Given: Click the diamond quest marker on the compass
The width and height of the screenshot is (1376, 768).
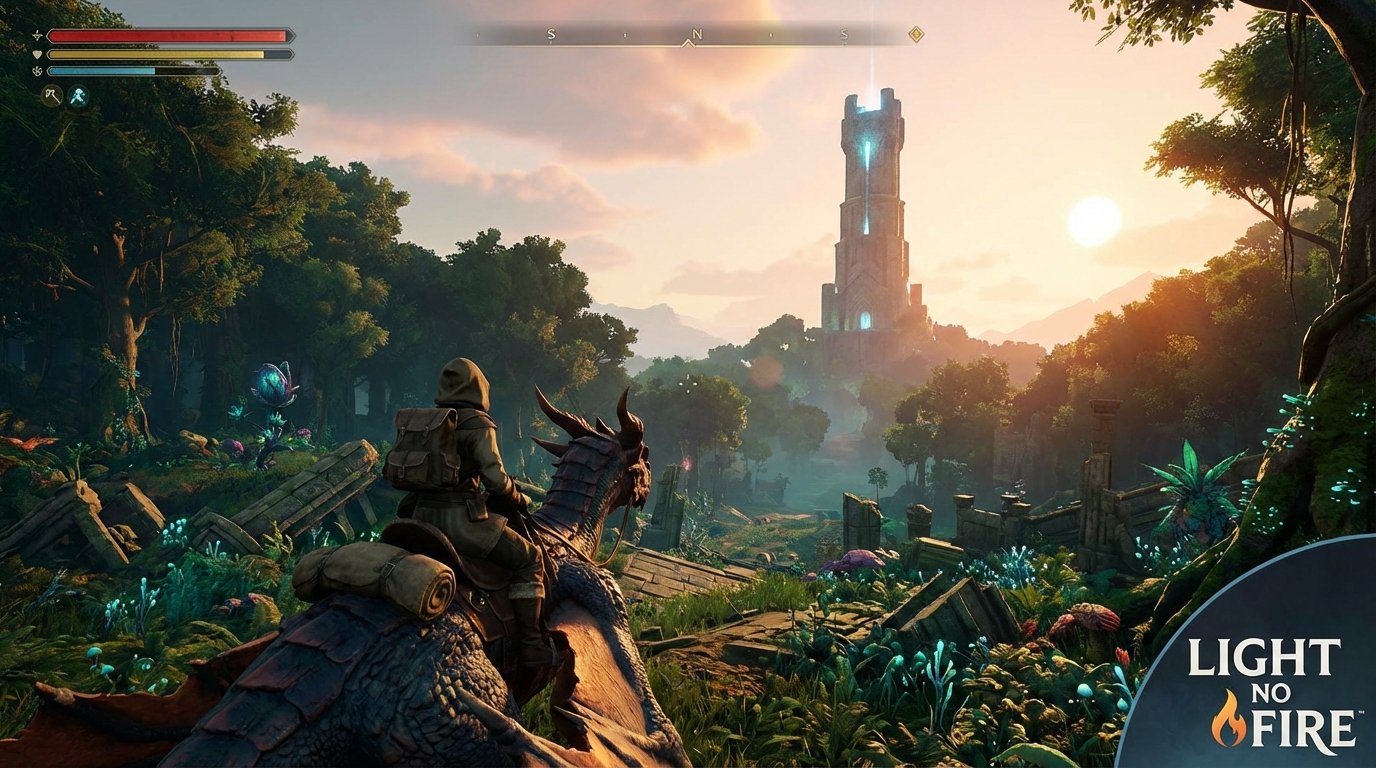Looking at the screenshot, I should [917, 33].
